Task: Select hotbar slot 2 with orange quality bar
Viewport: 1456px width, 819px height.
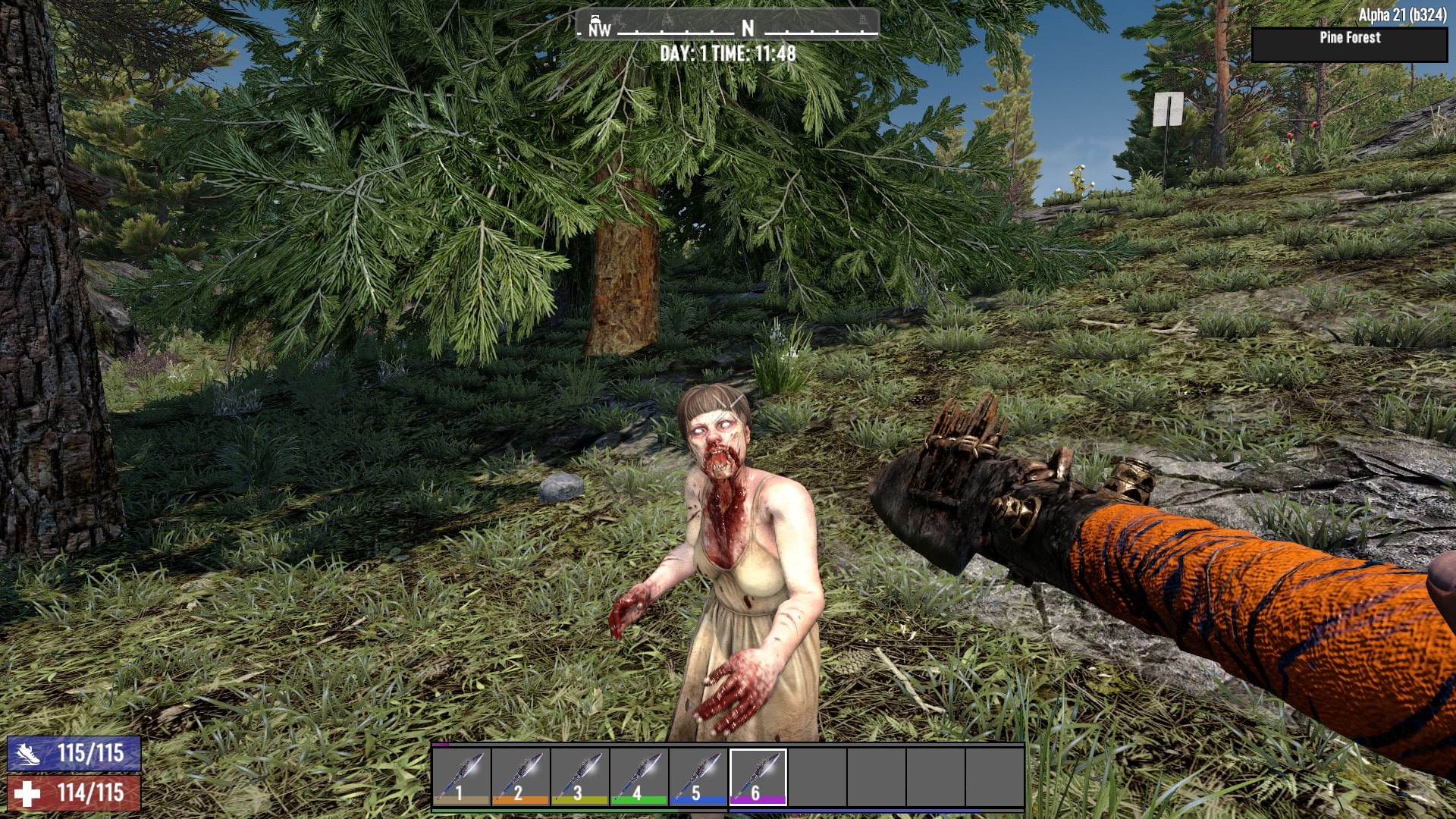Action: pyautogui.click(x=521, y=776)
